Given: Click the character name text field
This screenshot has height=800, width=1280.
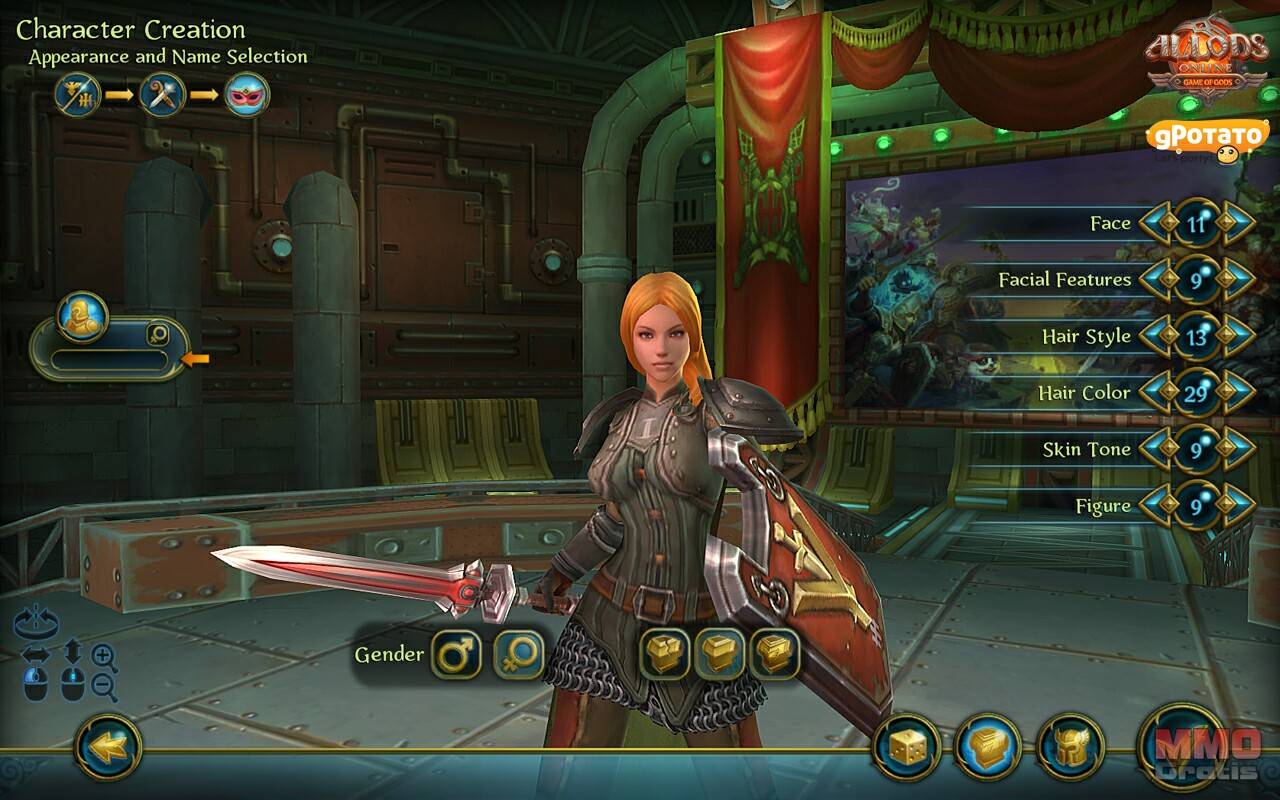Looking at the screenshot, I should (x=110, y=360).
